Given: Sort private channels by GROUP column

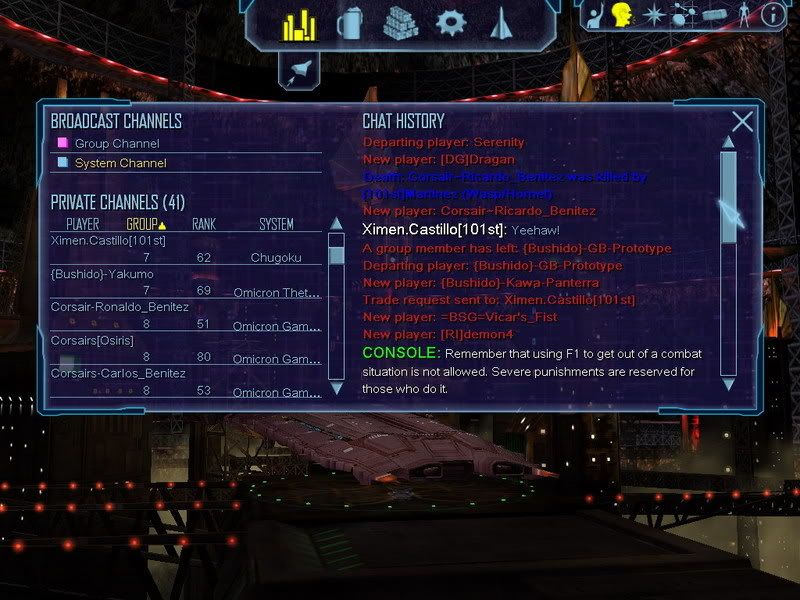Looking at the screenshot, I should pyautogui.click(x=145, y=224).
